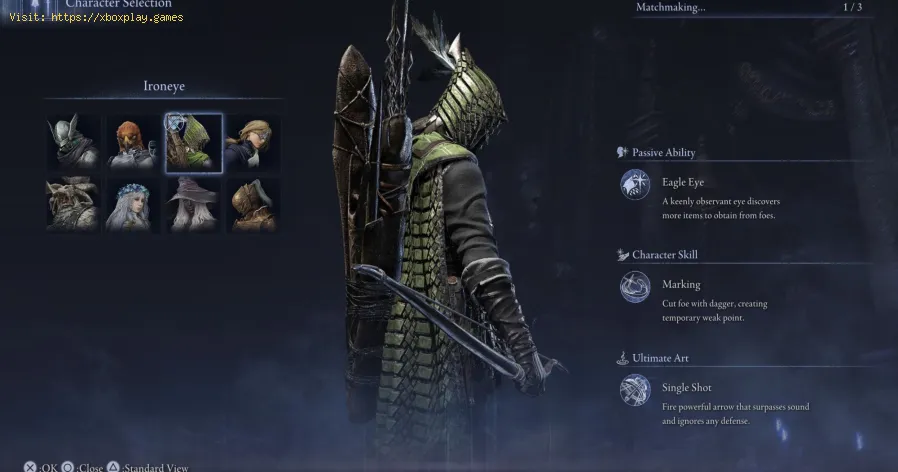Image resolution: width=898 pixels, height=472 pixels.
Task: Click the Eagle Eye passive ability icon
Action: [635, 185]
